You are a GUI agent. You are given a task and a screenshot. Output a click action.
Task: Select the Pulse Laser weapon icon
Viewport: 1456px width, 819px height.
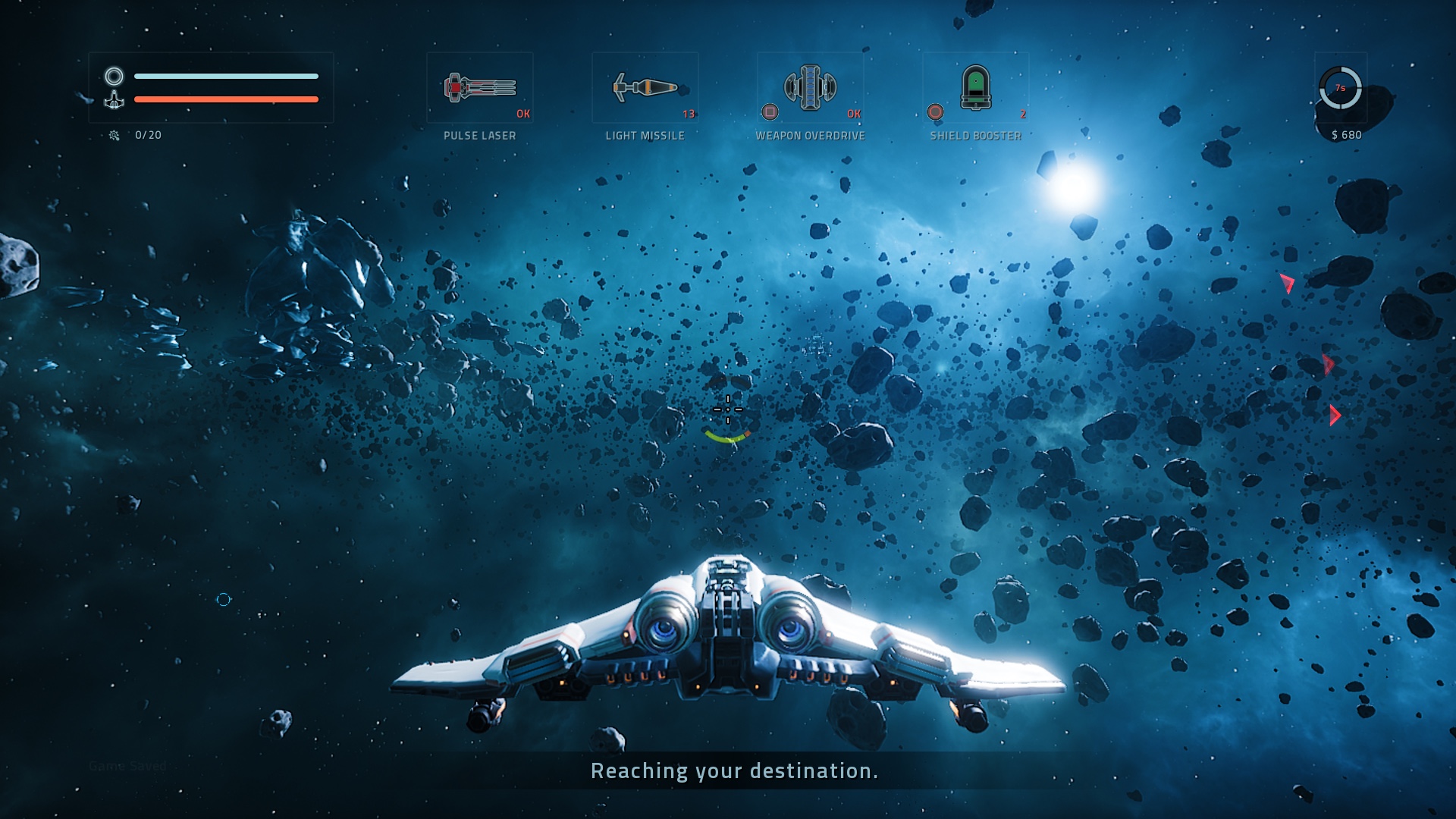479,86
